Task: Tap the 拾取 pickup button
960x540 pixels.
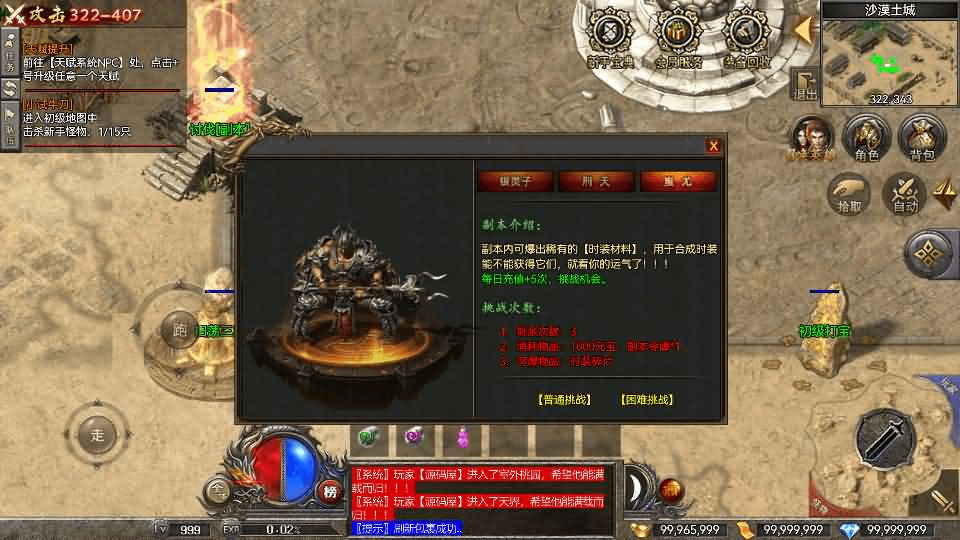Action: click(x=849, y=193)
